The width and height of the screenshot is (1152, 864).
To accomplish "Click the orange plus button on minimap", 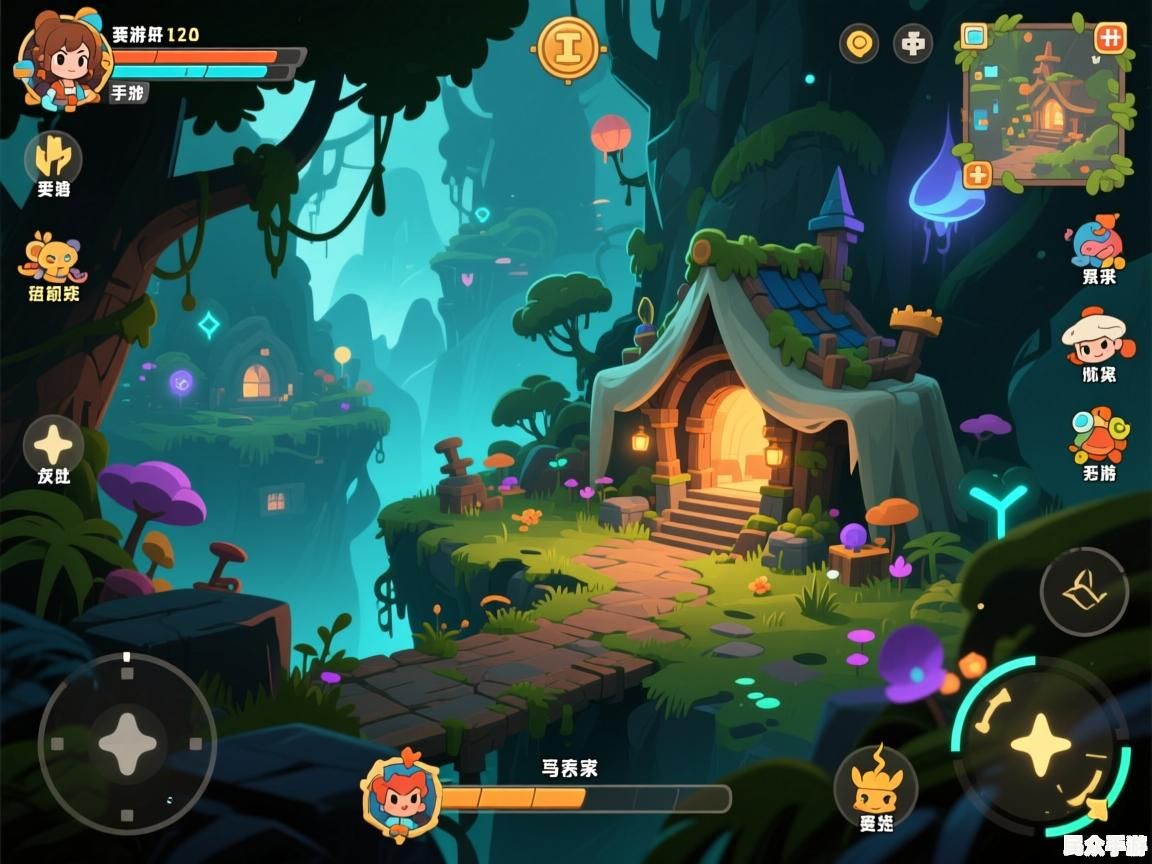I will point(977,174).
